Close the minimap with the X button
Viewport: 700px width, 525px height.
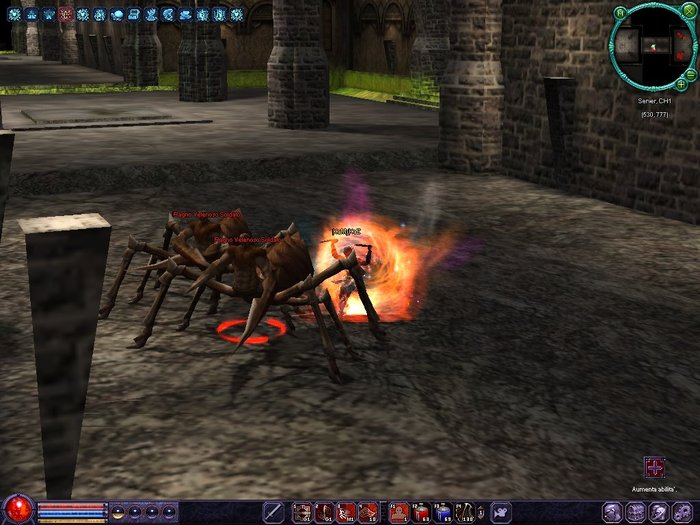(x=688, y=13)
